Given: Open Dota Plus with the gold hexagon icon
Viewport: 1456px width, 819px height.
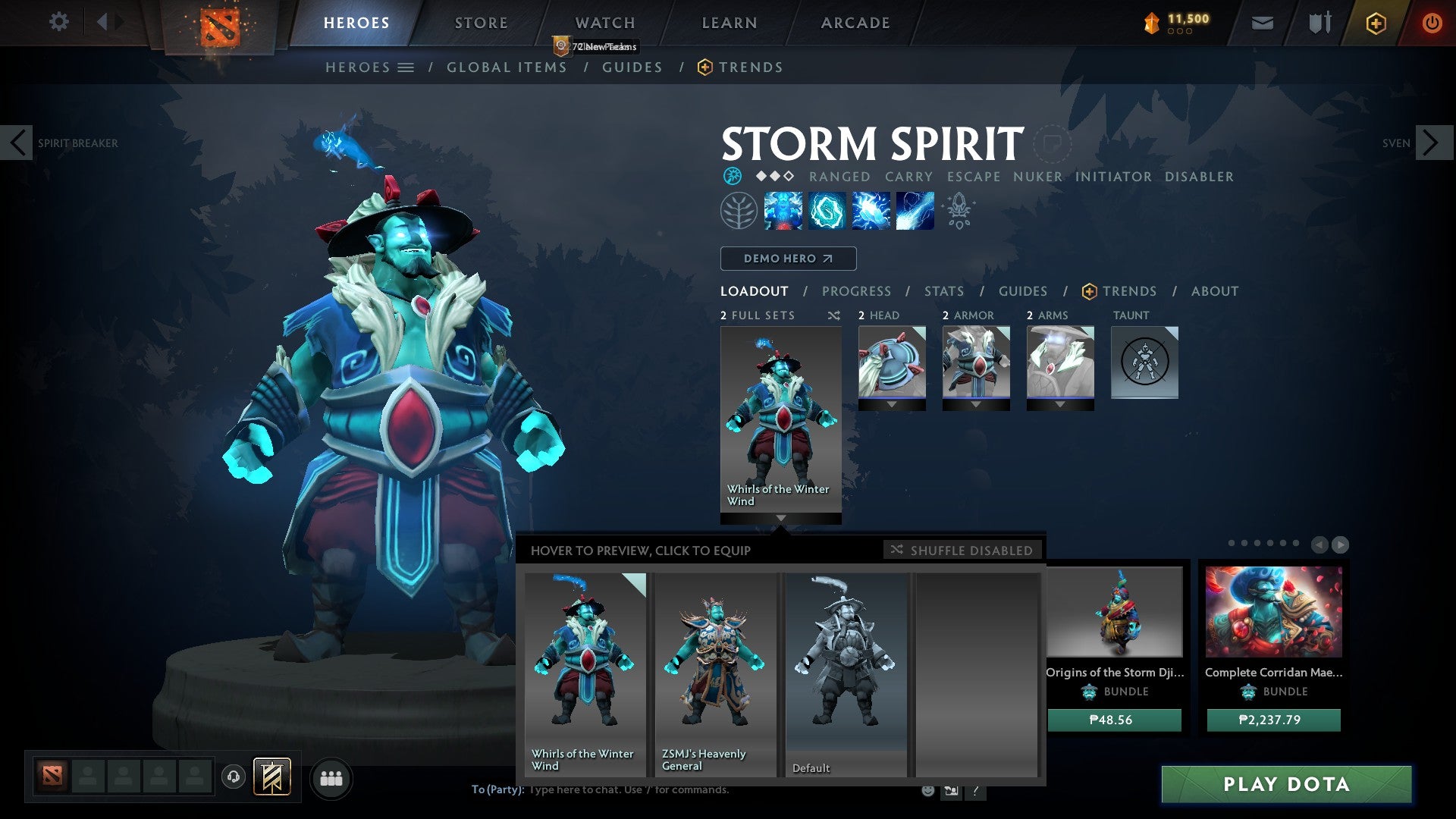Looking at the screenshot, I should [1375, 23].
